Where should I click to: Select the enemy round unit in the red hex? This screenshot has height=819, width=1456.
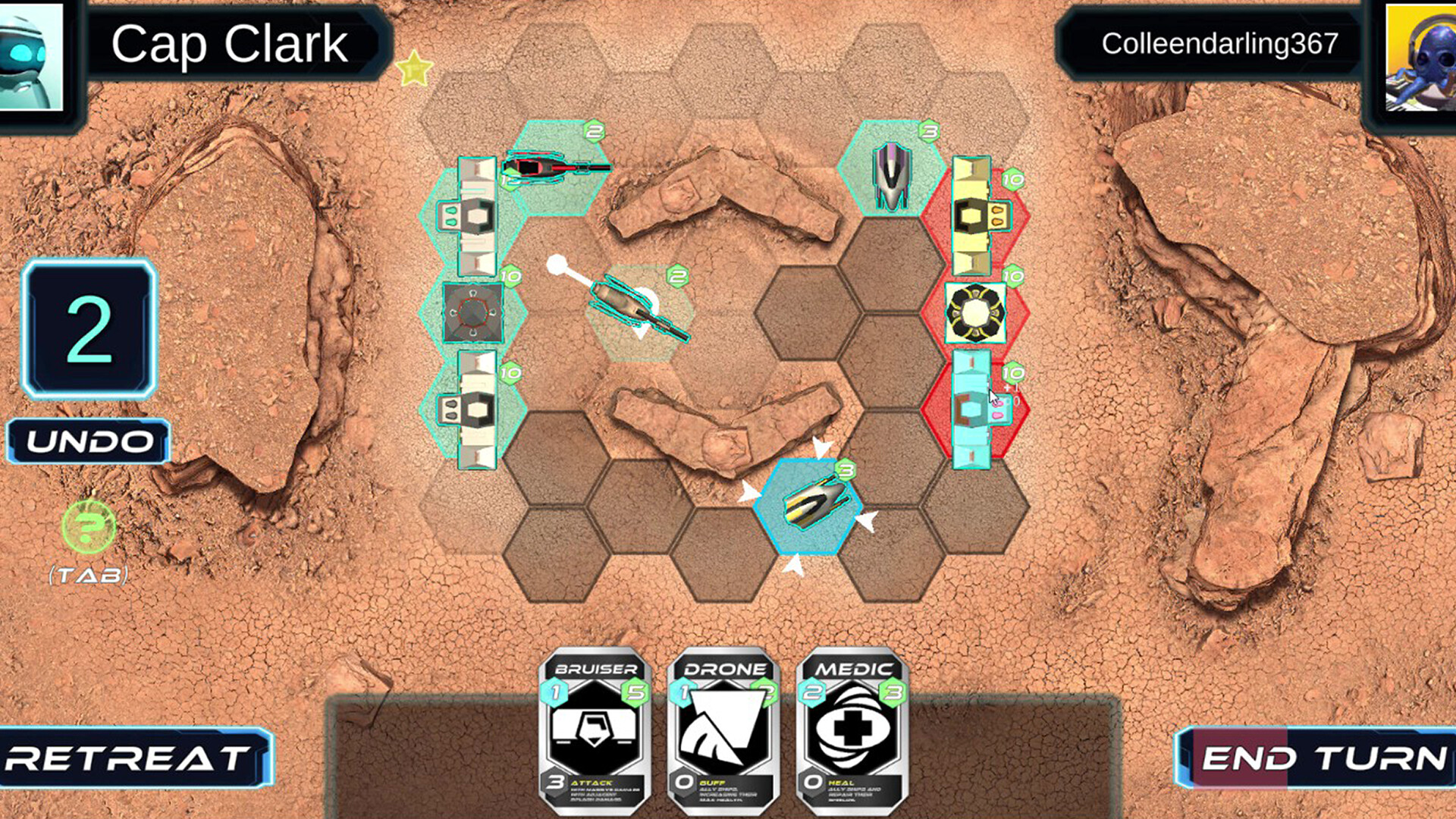click(974, 311)
